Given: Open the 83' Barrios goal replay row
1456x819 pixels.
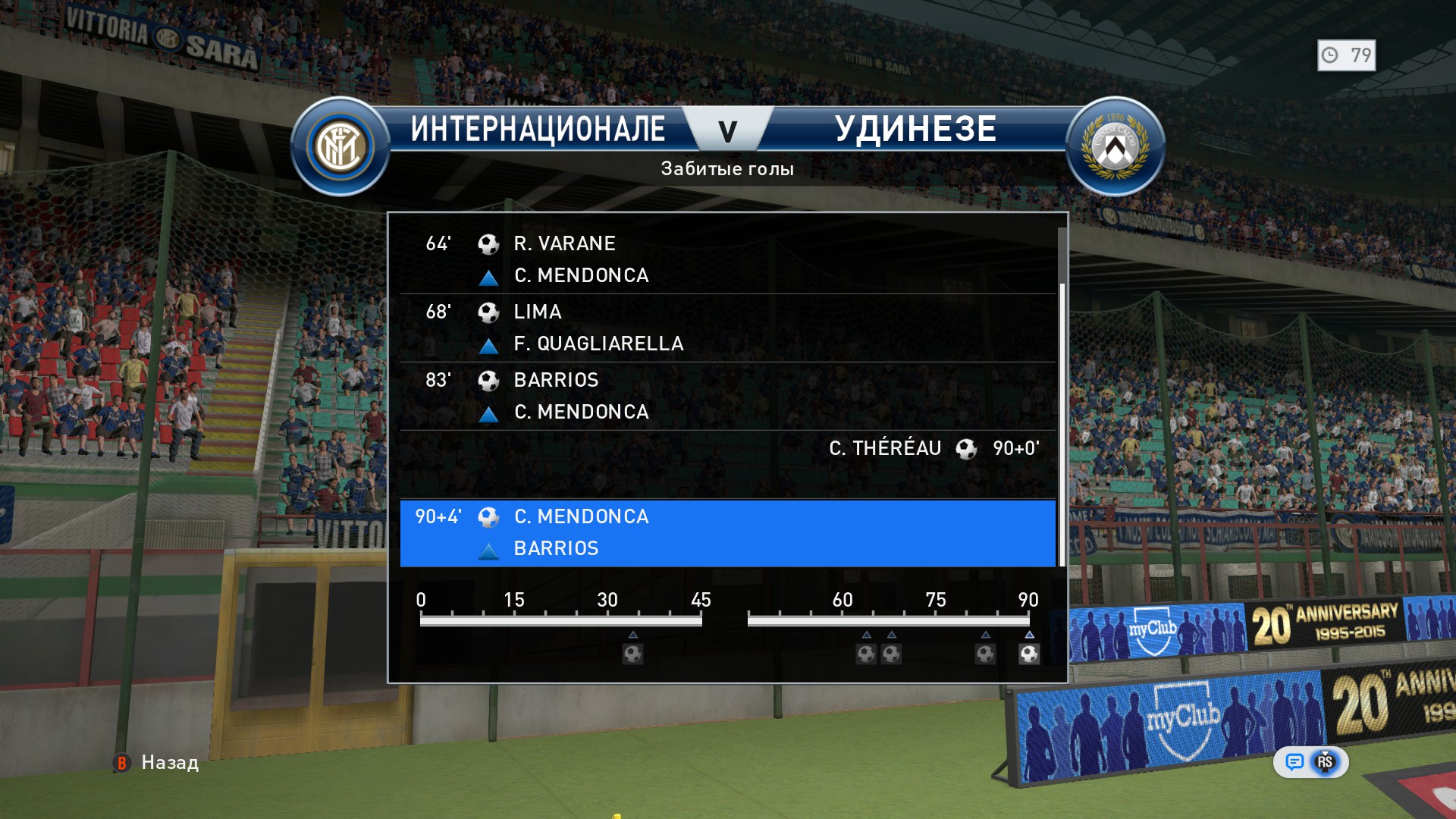Looking at the screenshot, I should [726, 396].
